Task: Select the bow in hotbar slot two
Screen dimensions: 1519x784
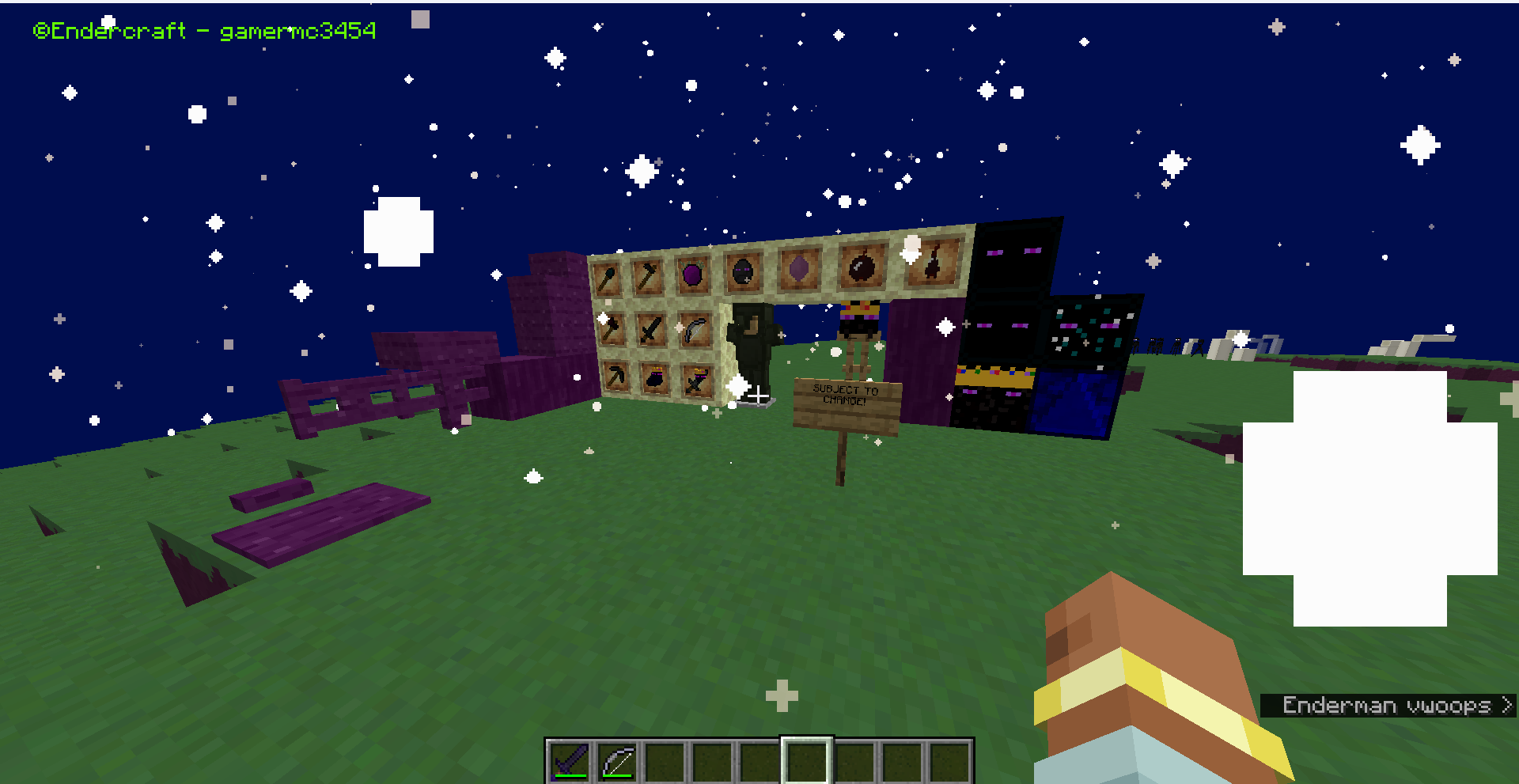Action: 619,759
